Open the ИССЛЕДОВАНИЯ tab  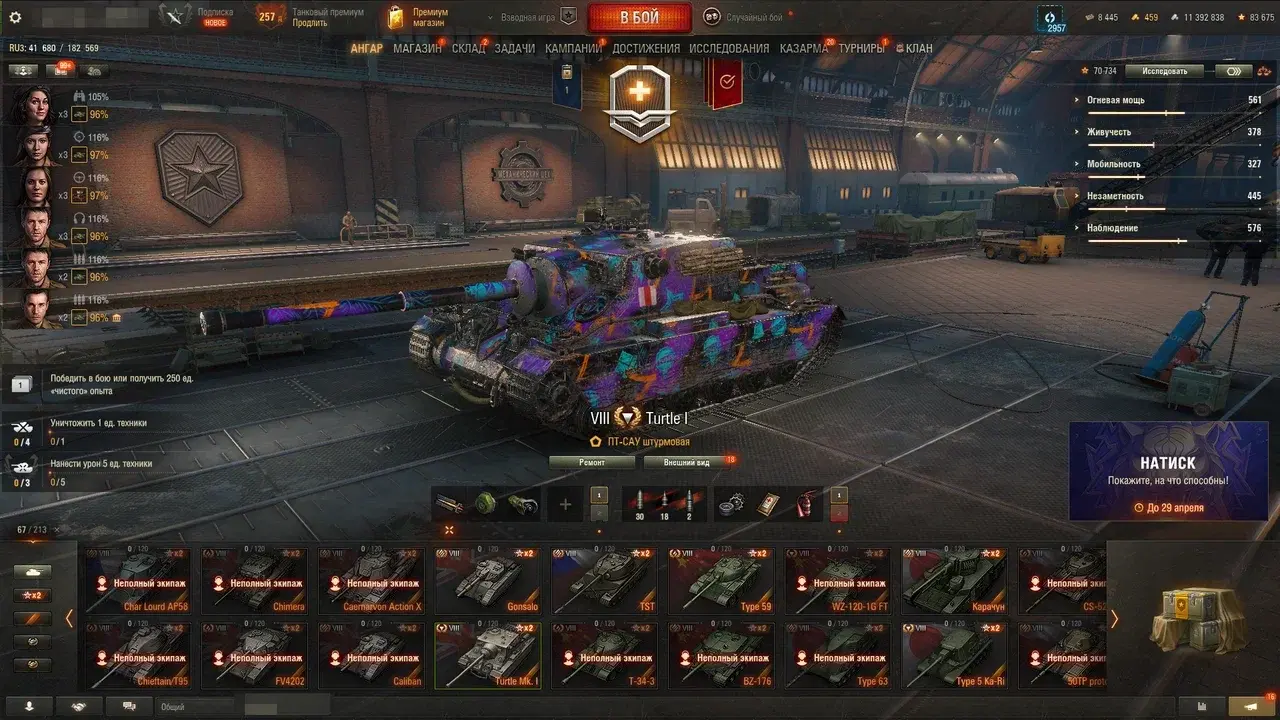pos(729,48)
